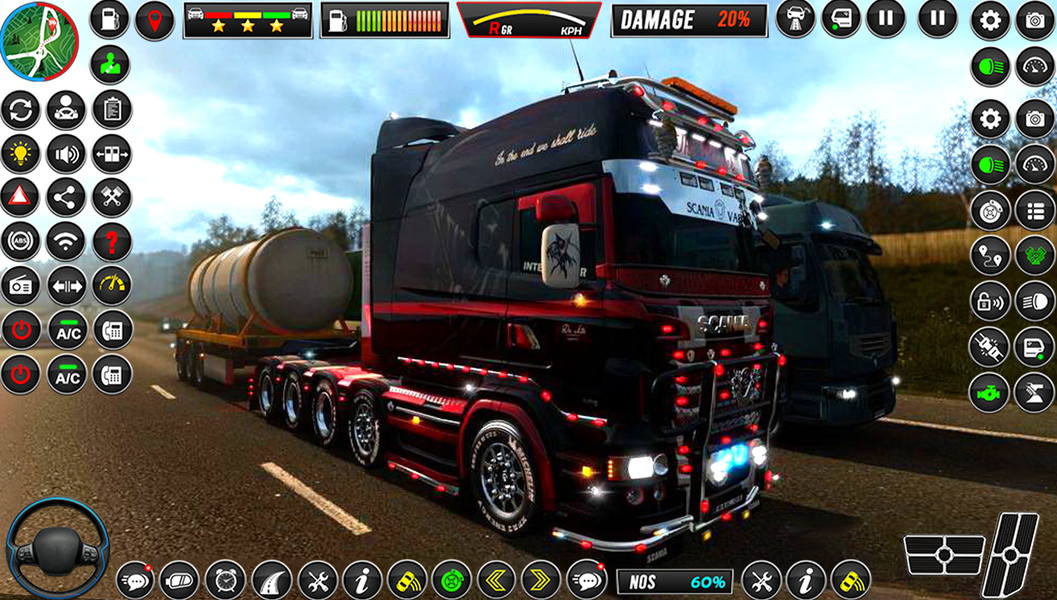Image resolution: width=1057 pixels, height=600 pixels.
Task: Select the green handshake icon
Action: pos(1035,255)
